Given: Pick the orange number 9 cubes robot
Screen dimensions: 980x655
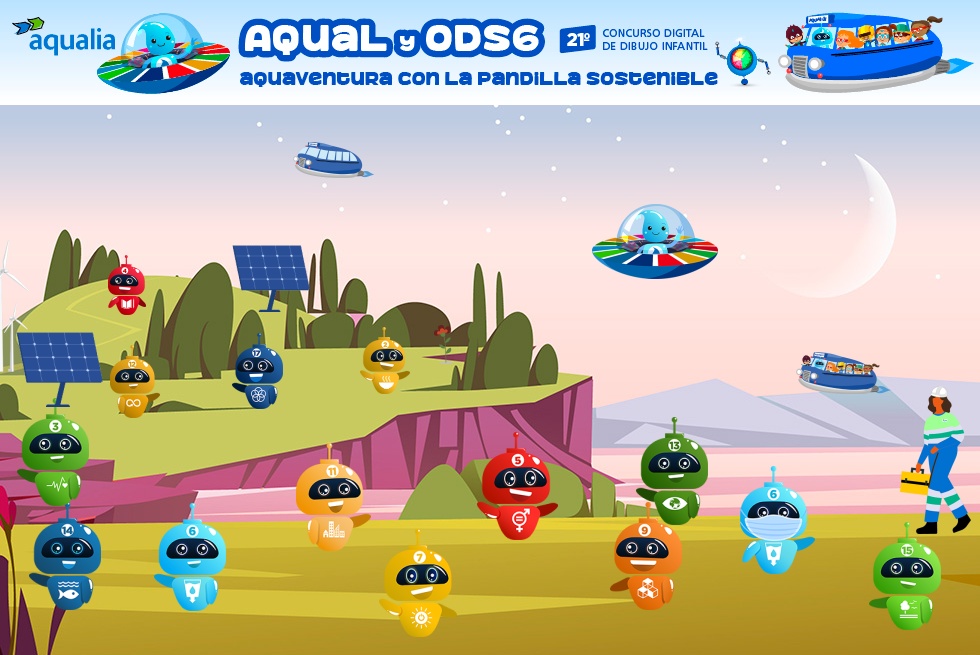Looking at the screenshot, I should click(646, 562).
